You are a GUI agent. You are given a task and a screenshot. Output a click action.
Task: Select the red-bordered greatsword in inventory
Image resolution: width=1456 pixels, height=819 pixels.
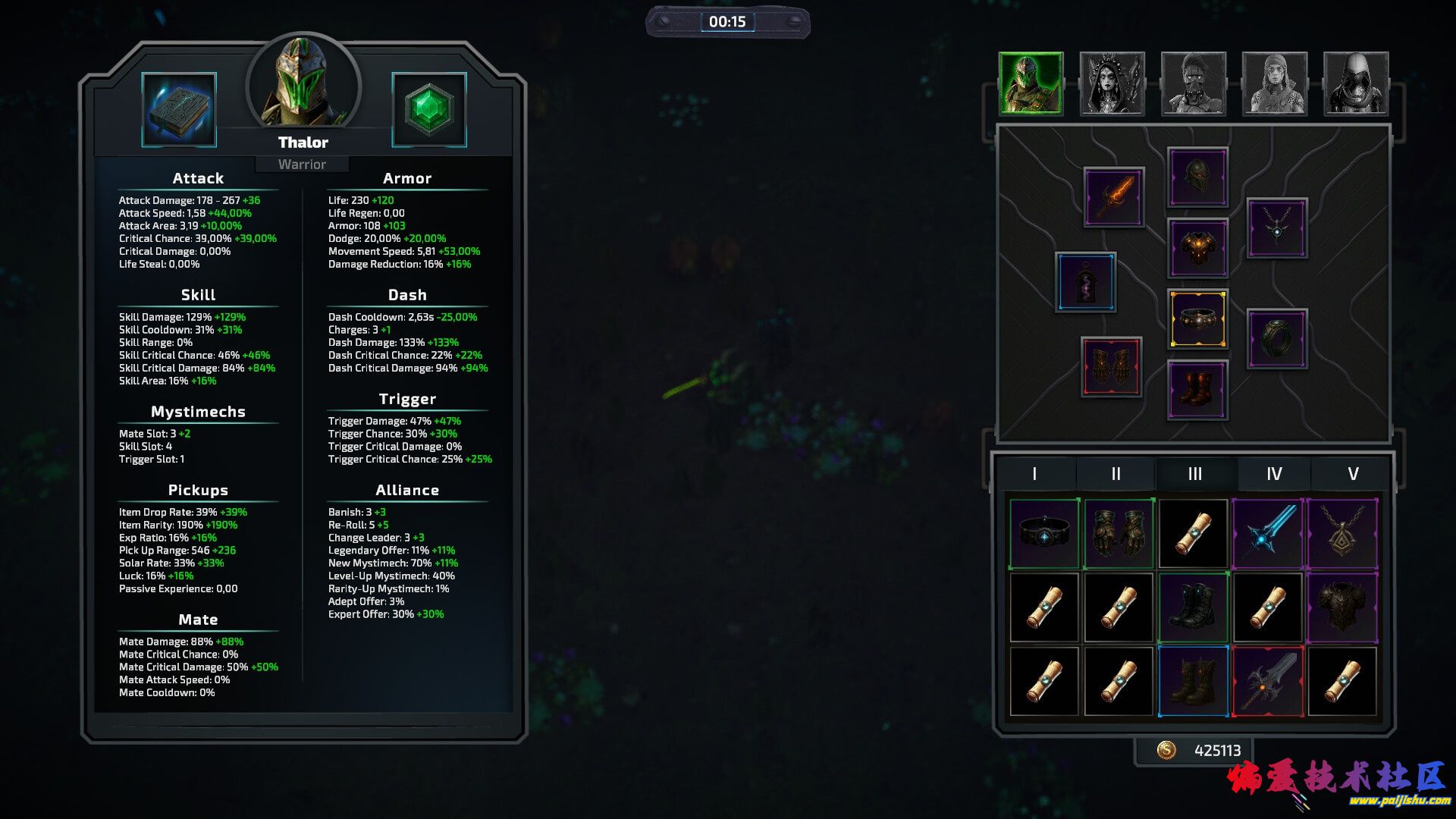pos(1268,681)
